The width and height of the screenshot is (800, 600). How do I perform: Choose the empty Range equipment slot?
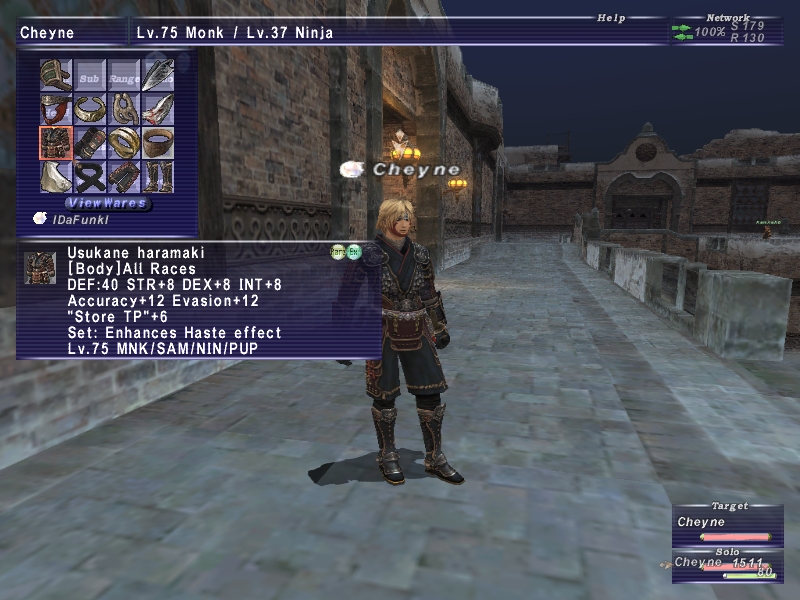coord(124,75)
